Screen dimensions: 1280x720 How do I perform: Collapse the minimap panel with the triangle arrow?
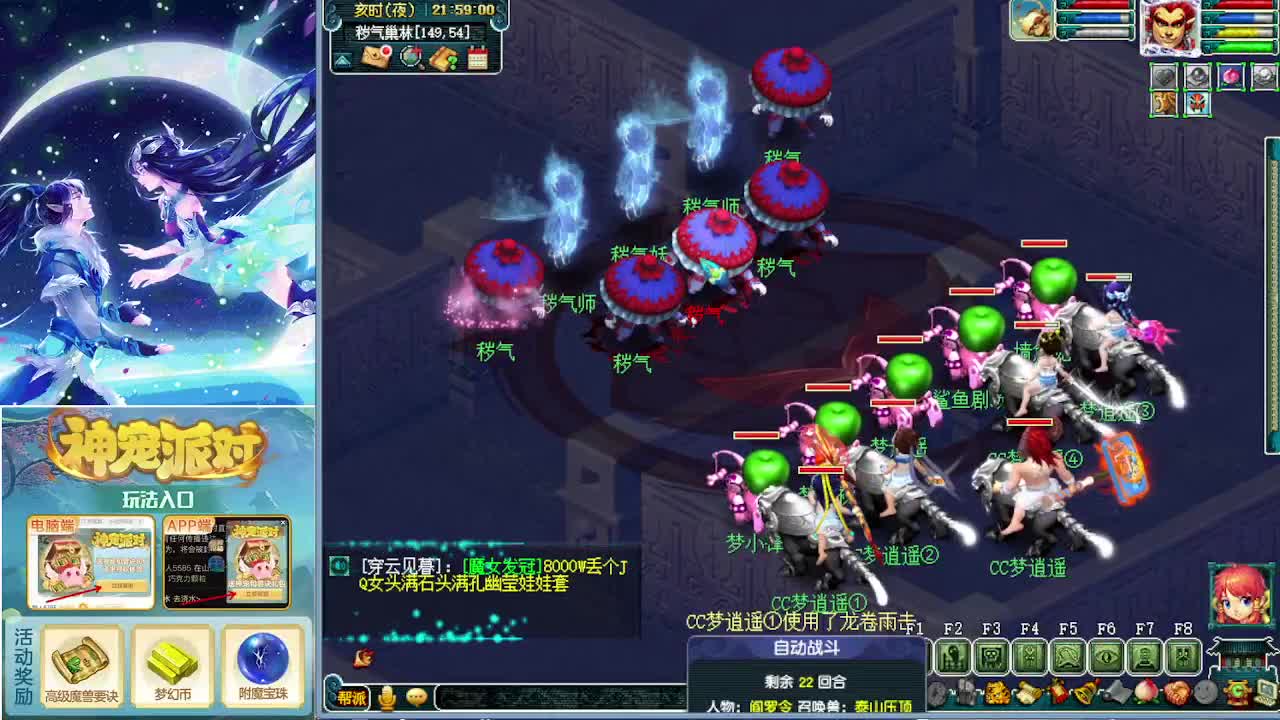coord(343,60)
